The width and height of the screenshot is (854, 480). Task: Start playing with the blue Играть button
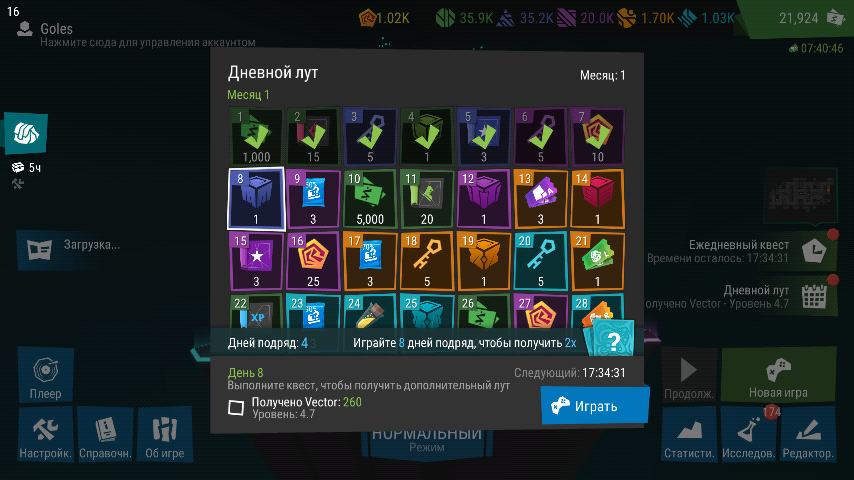click(x=595, y=406)
